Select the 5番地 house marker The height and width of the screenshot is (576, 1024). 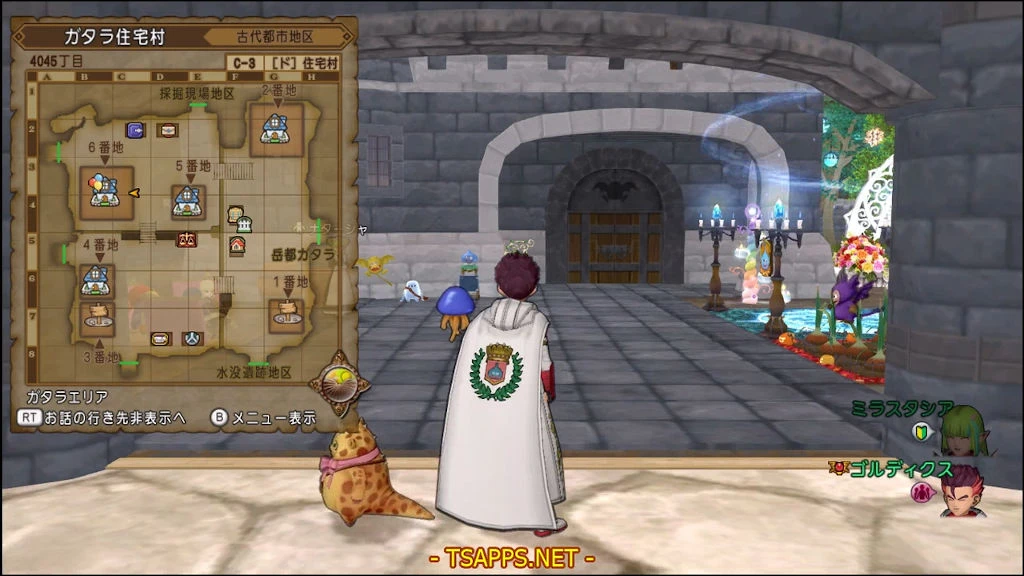pos(188,201)
